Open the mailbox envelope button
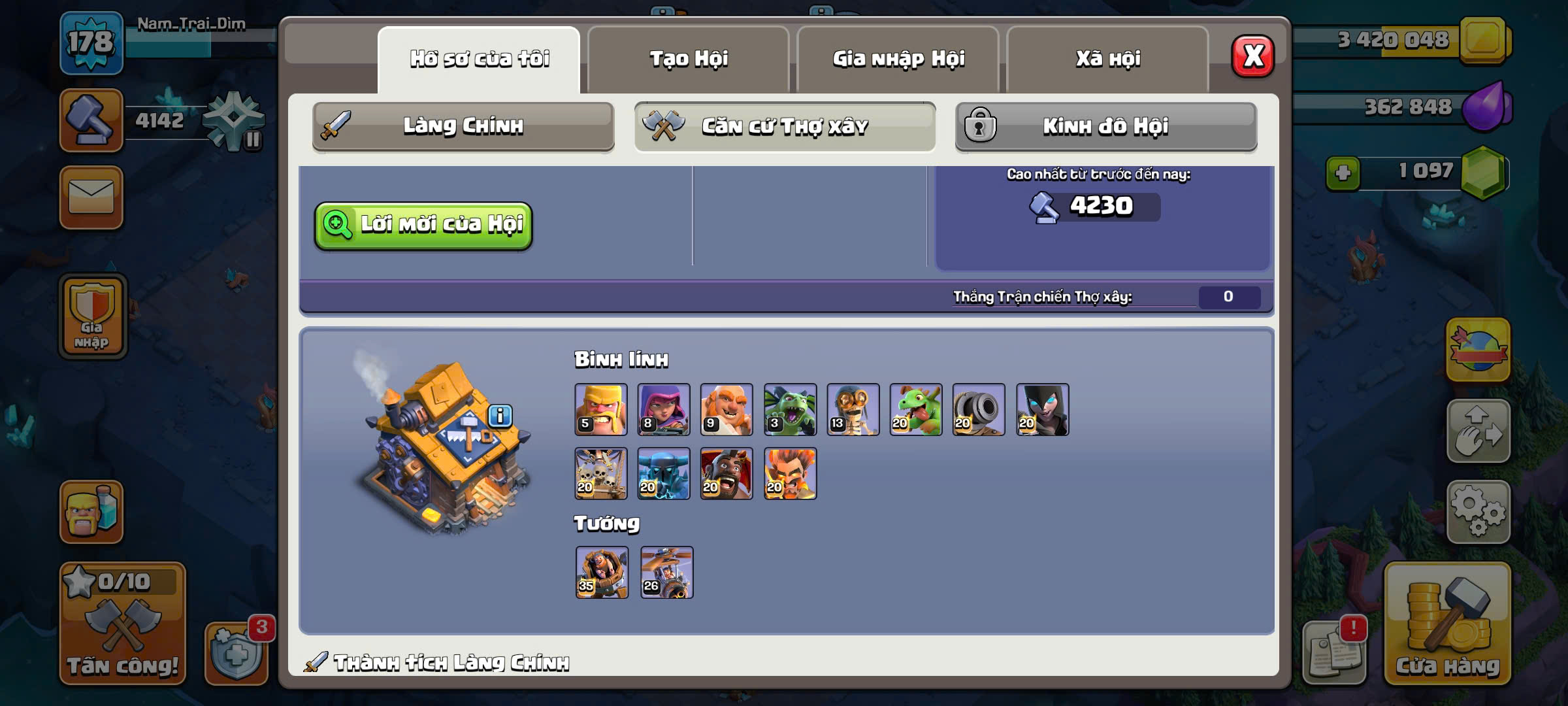 click(91, 197)
